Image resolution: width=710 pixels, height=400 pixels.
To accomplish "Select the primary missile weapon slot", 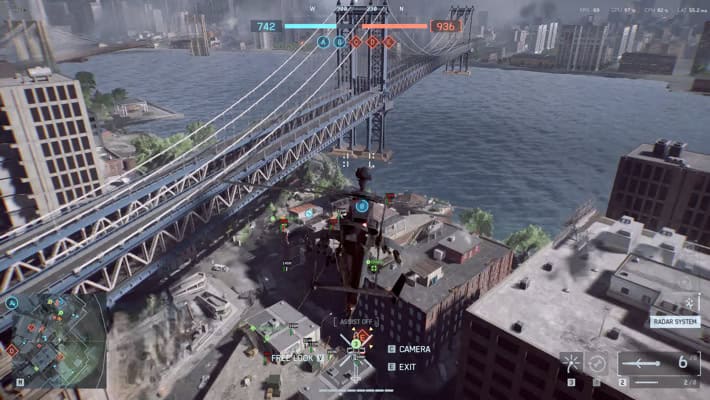I will point(657,362).
